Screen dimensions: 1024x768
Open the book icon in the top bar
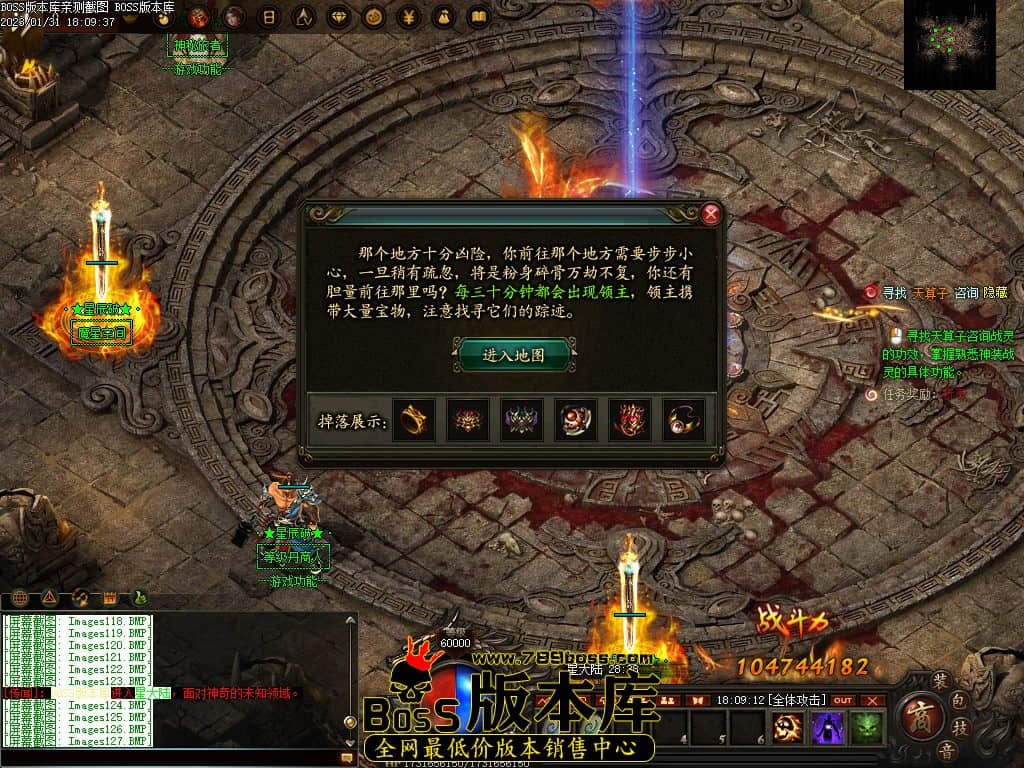click(478, 17)
